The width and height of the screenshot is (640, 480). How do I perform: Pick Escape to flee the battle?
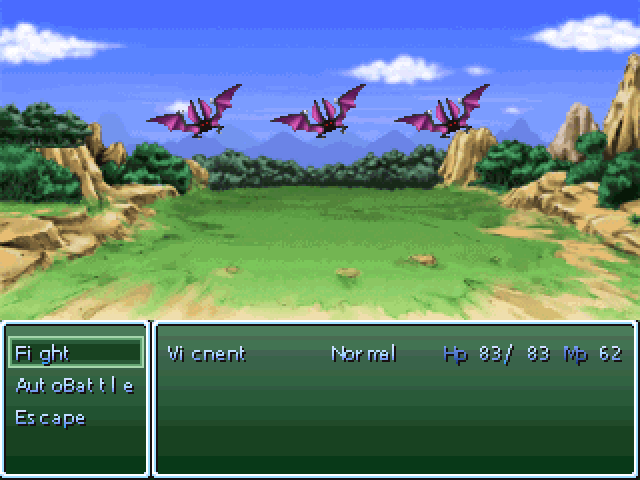[50, 417]
